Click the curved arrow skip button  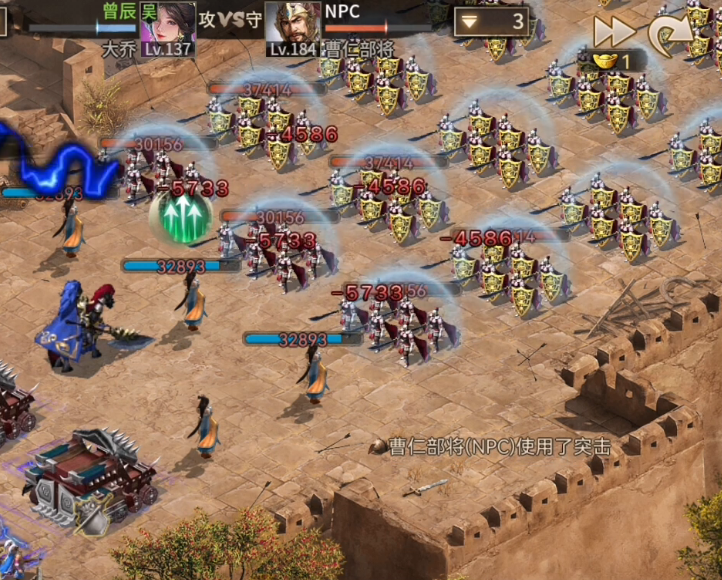click(668, 35)
